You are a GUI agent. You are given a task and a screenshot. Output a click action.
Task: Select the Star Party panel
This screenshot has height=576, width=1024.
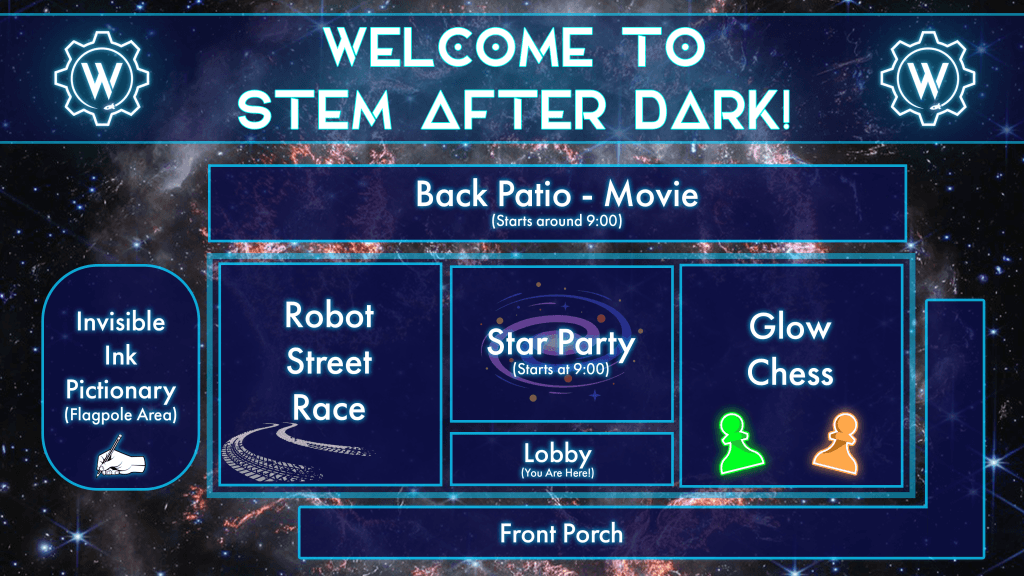pos(561,344)
